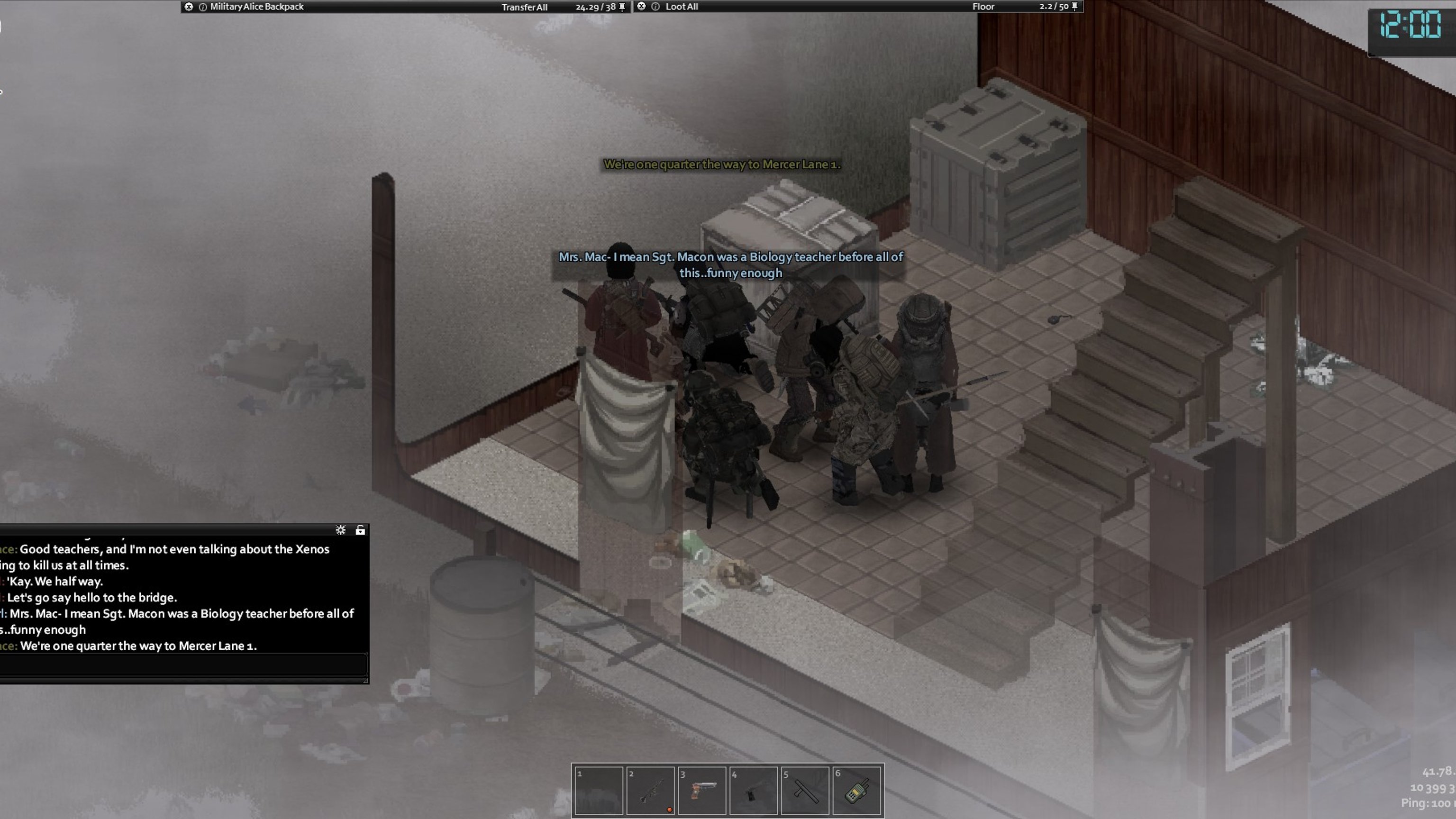Click Transfer All in the backpack panel
The image size is (1456, 819).
coord(524,7)
